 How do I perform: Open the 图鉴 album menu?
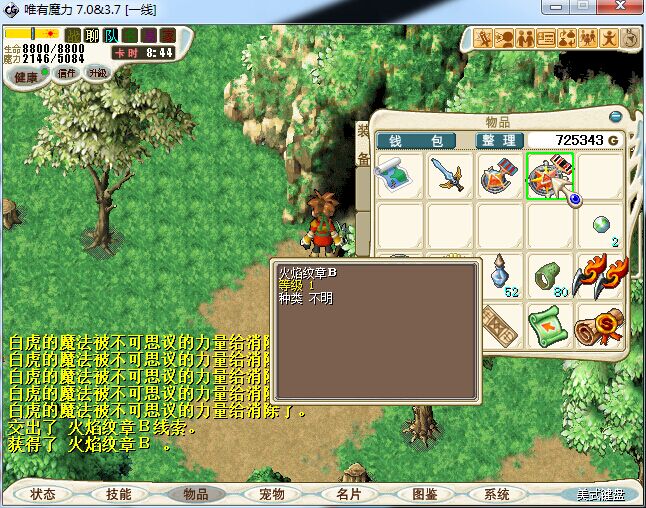(x=423, y=494)
